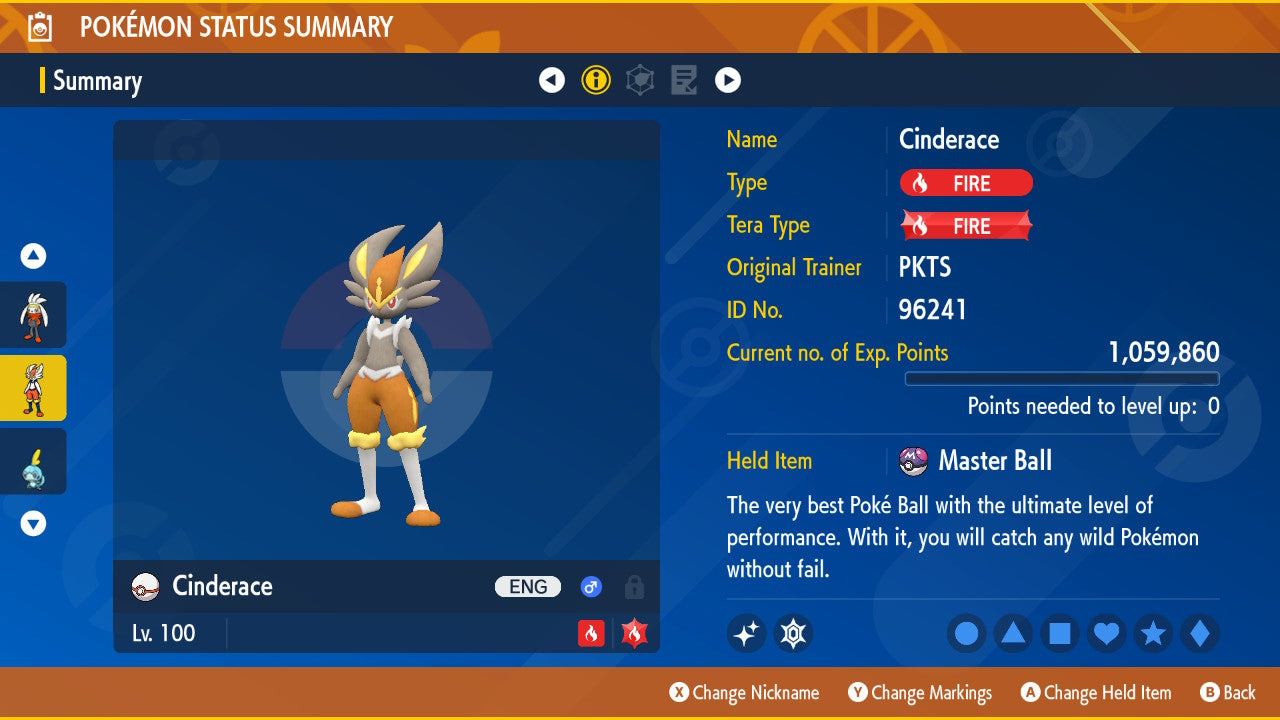Click the left page navigation arrow
Viewport: 1280px width, 720px height.
click(x=552, y=79)
